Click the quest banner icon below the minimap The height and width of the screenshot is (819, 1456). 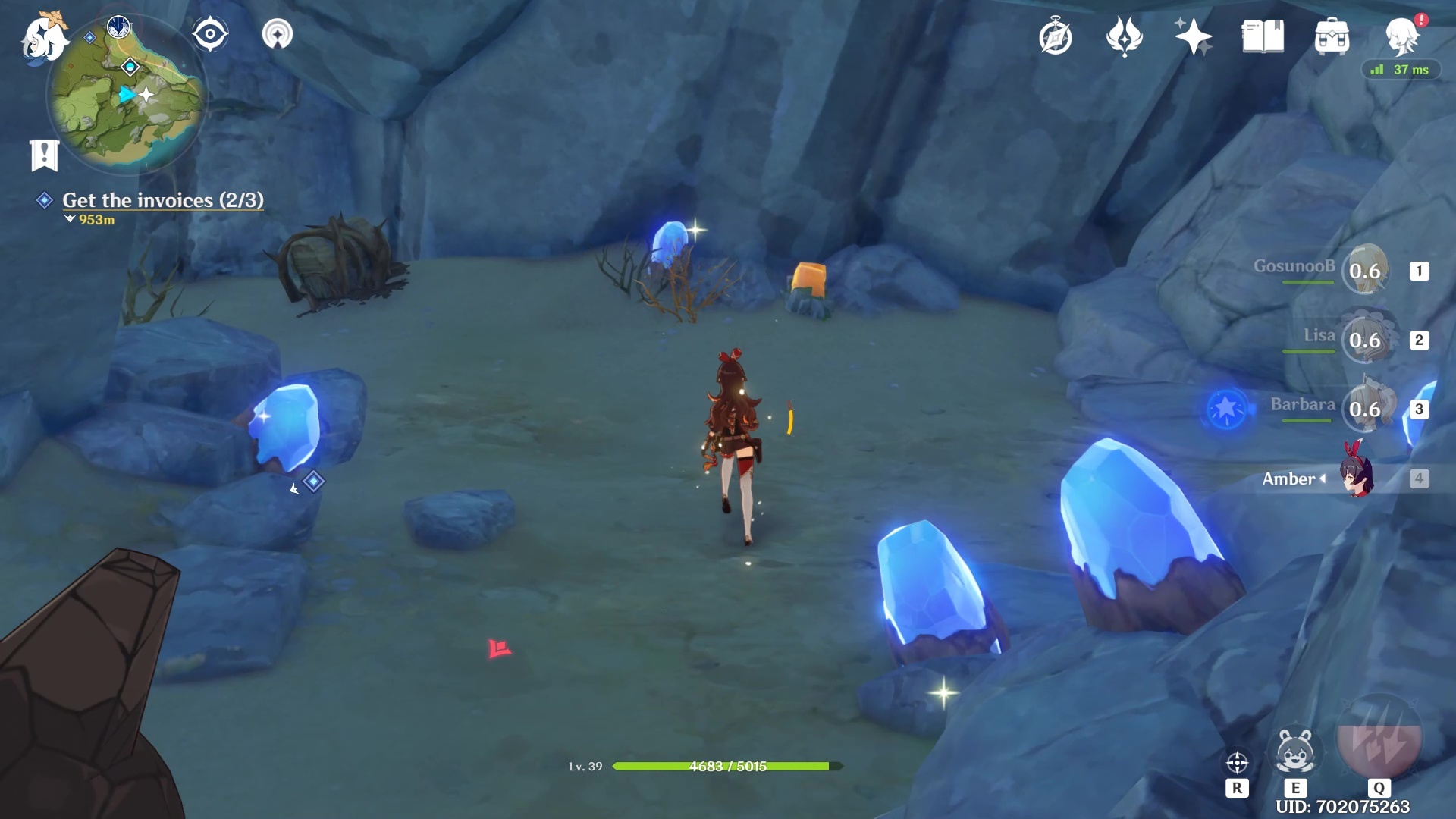[x=45, y=154]
